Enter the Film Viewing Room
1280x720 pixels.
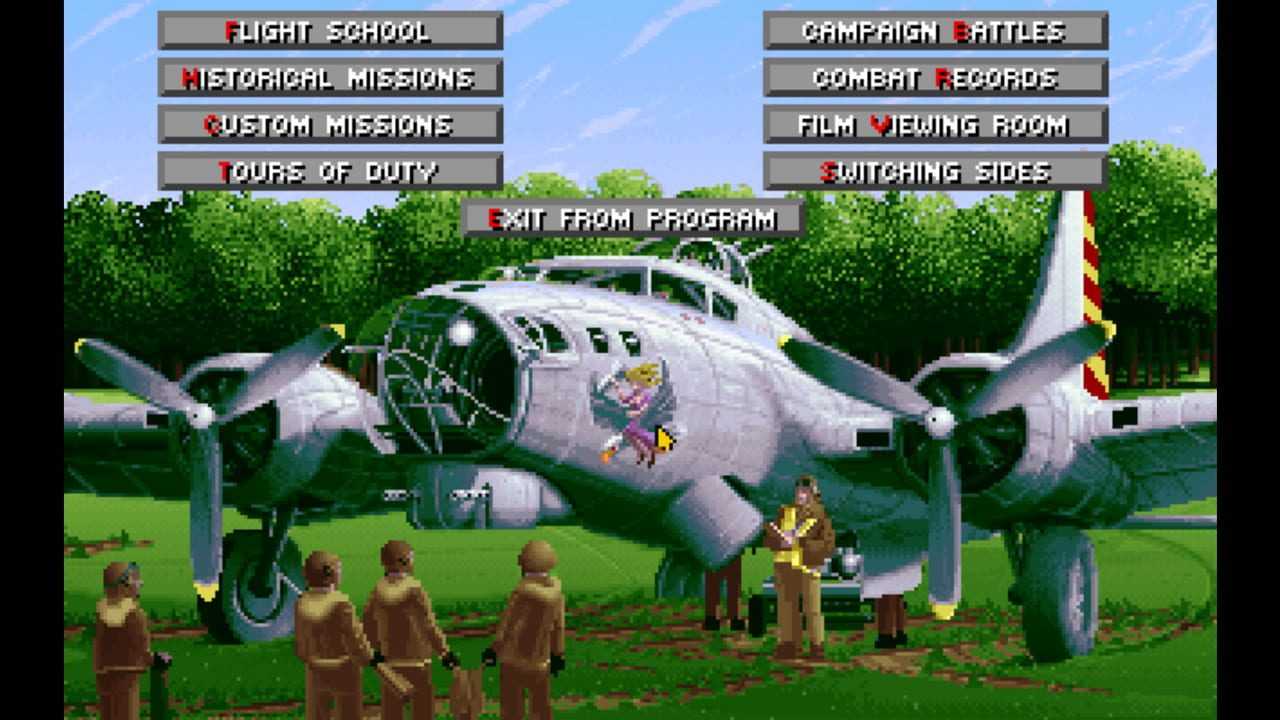point(935,125)
